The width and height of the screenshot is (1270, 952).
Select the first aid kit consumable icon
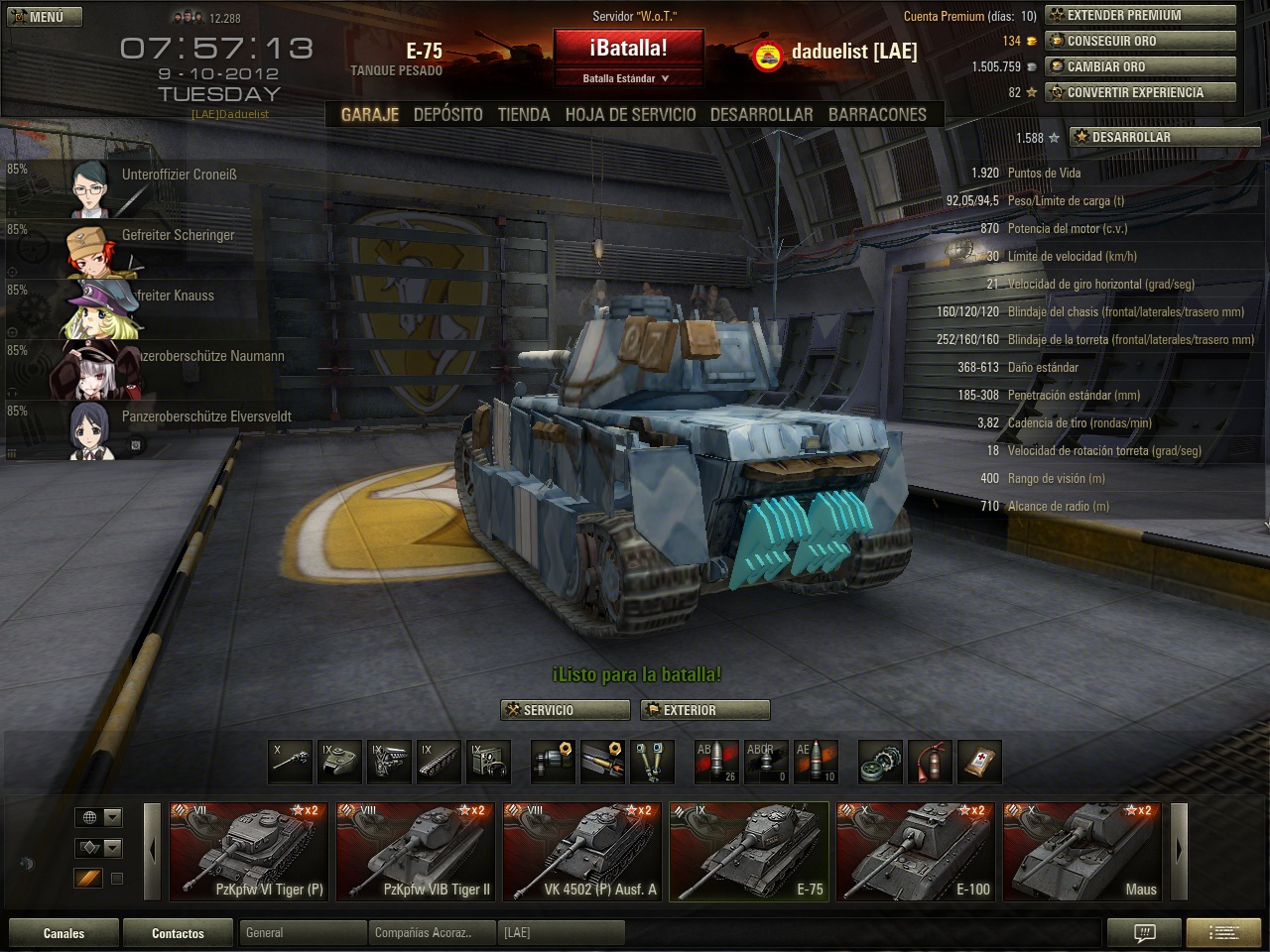click(x=979, y=762)
